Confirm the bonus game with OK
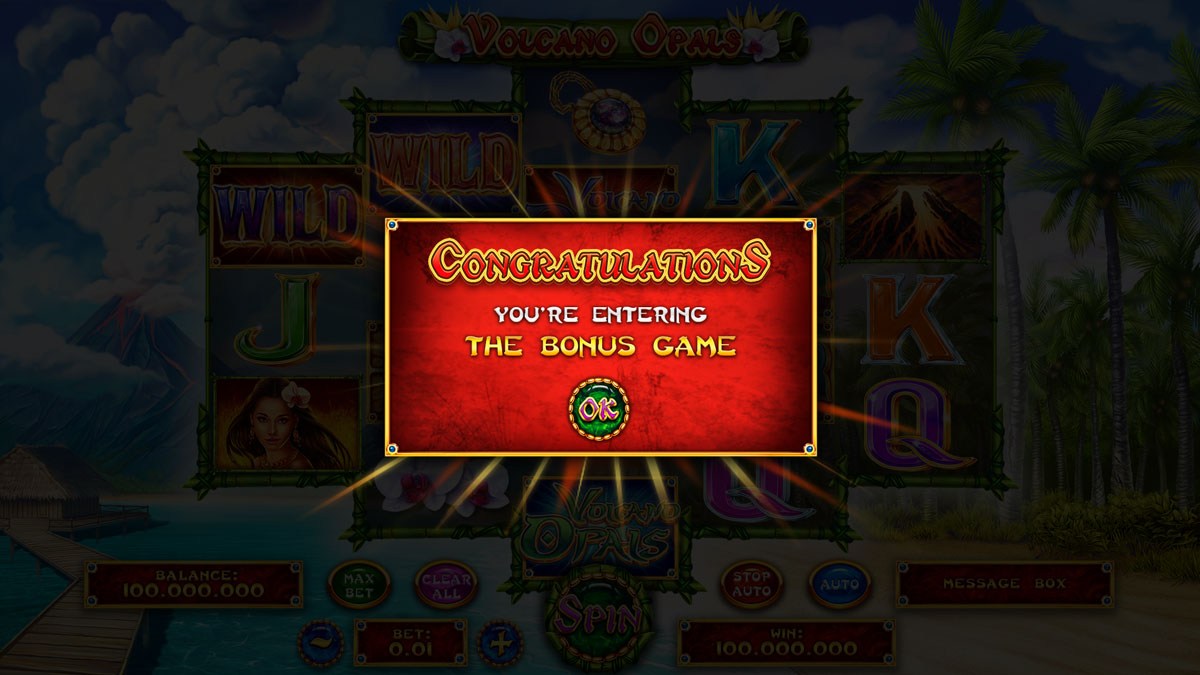Viewport: 1200px width, 675px height. click(598, 409)
